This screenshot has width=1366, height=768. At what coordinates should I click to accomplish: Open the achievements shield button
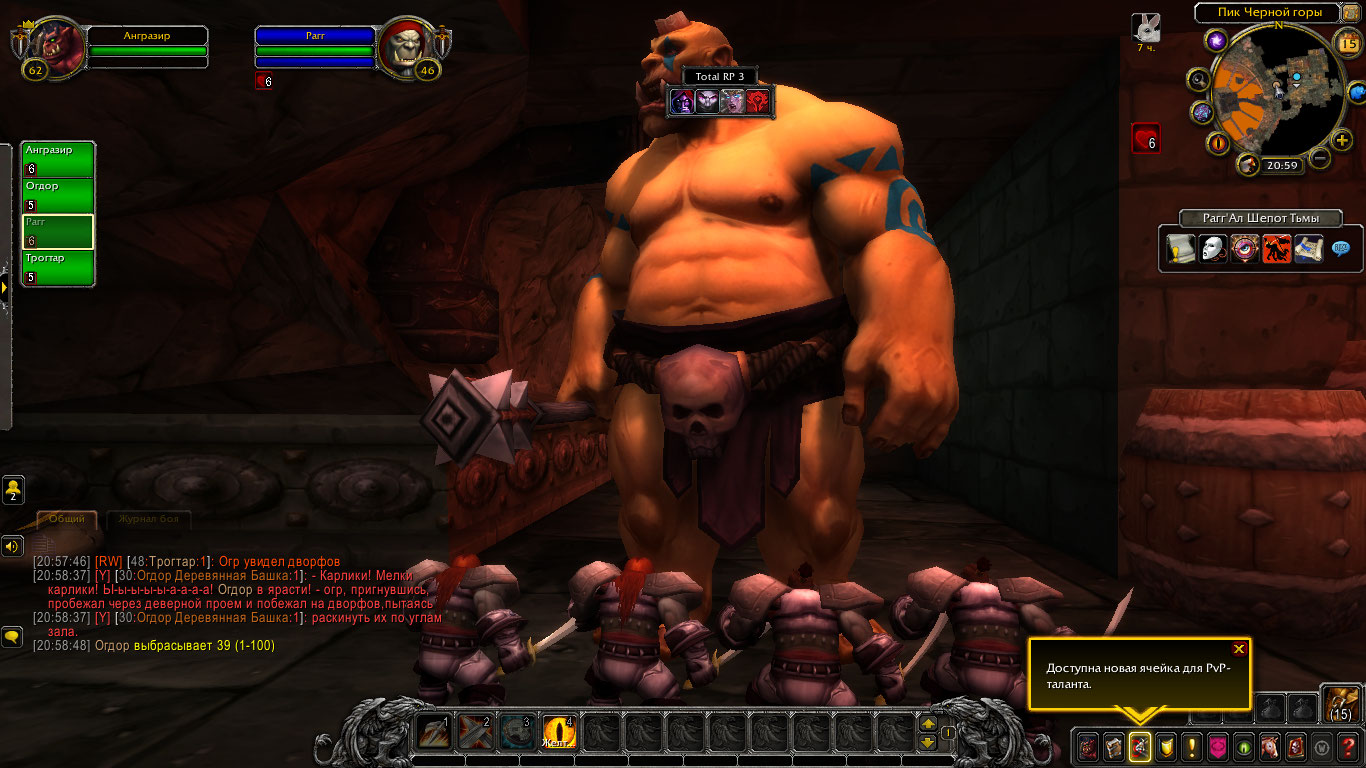click(x=1165, y=746)
